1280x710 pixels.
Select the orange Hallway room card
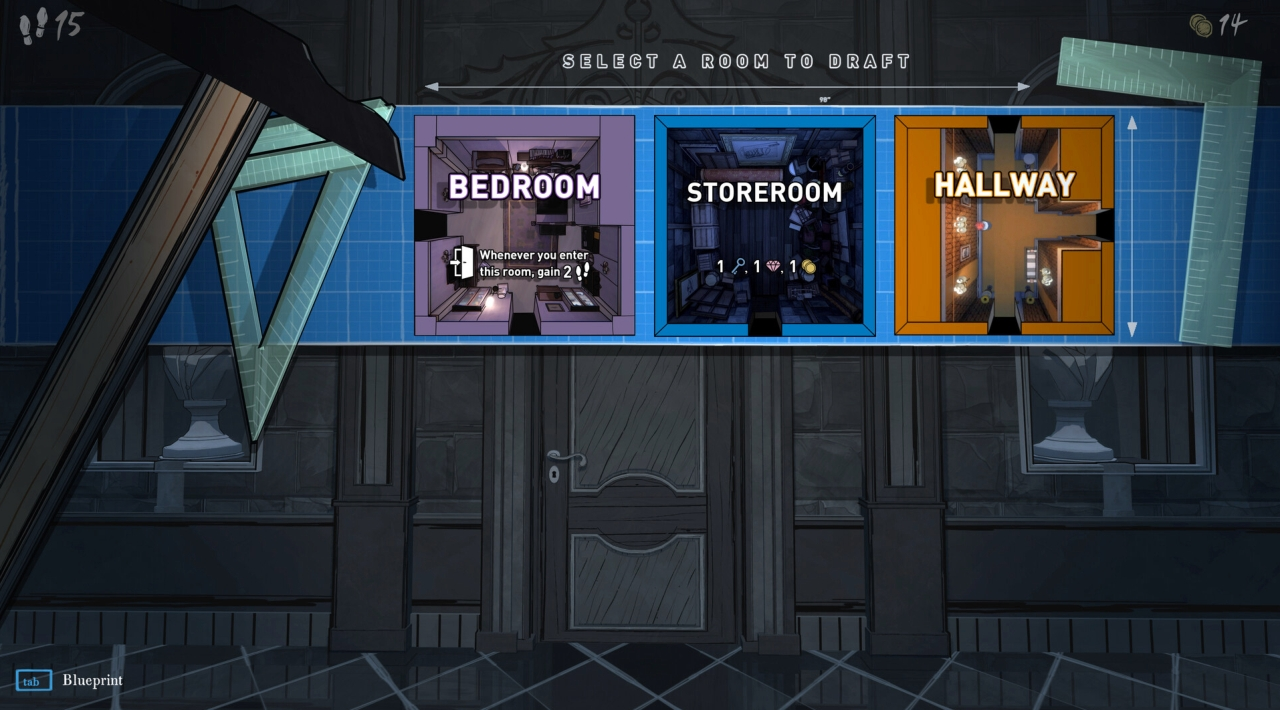pyautogui.click(x=1004, y=225)
